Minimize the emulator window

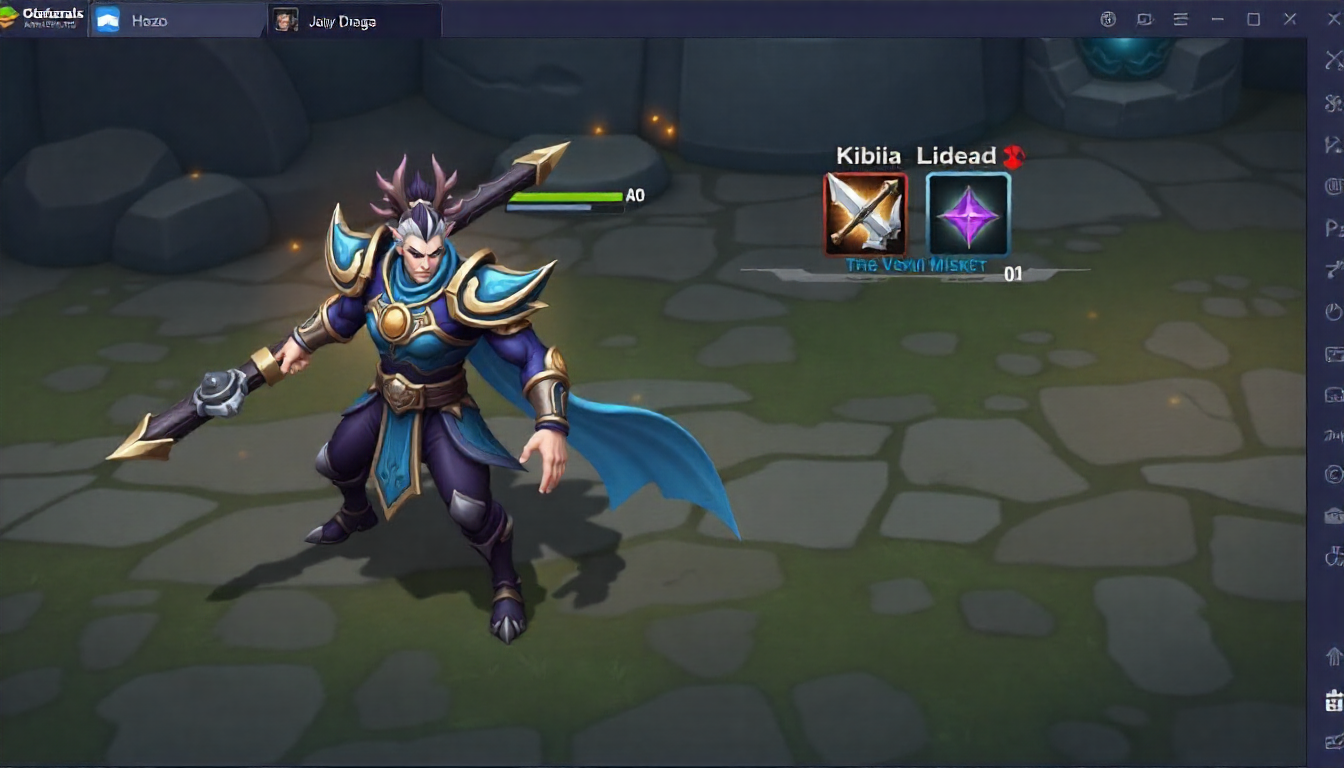click(1217, 19)
